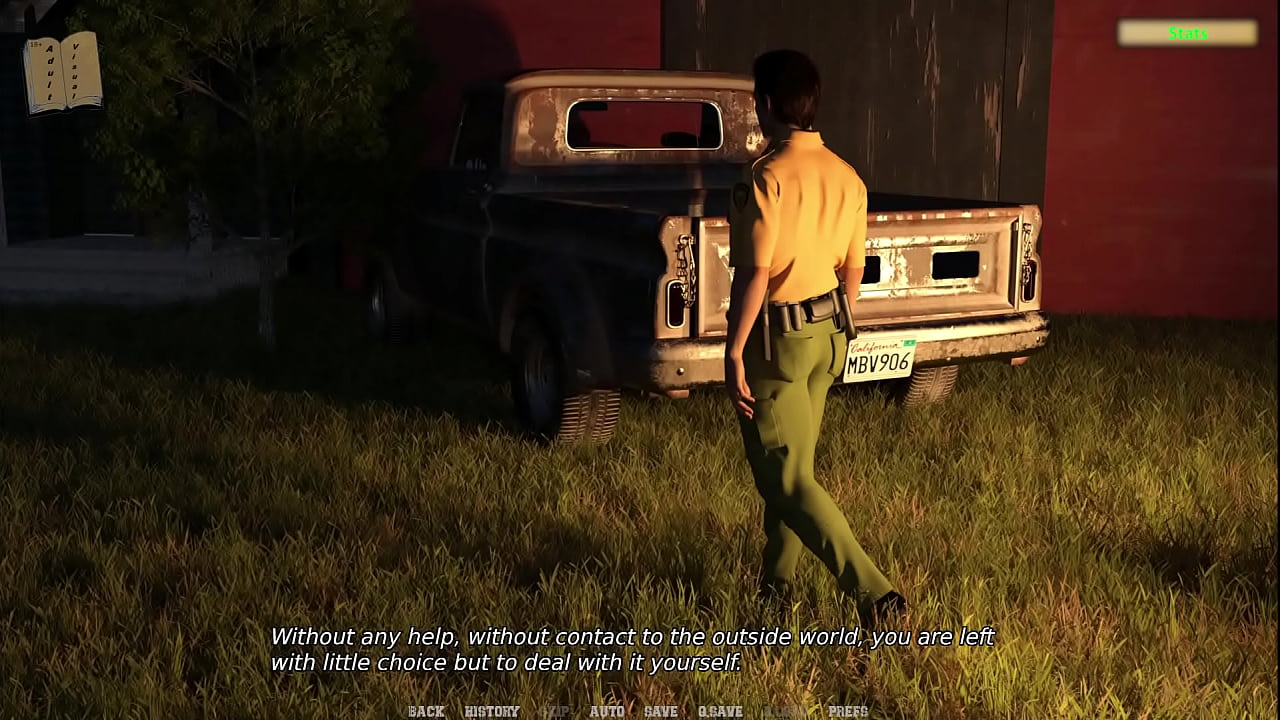Quick save with Q.Save
The height and width of the screenshot is (720, 1280).
click(x=720, y=711)
